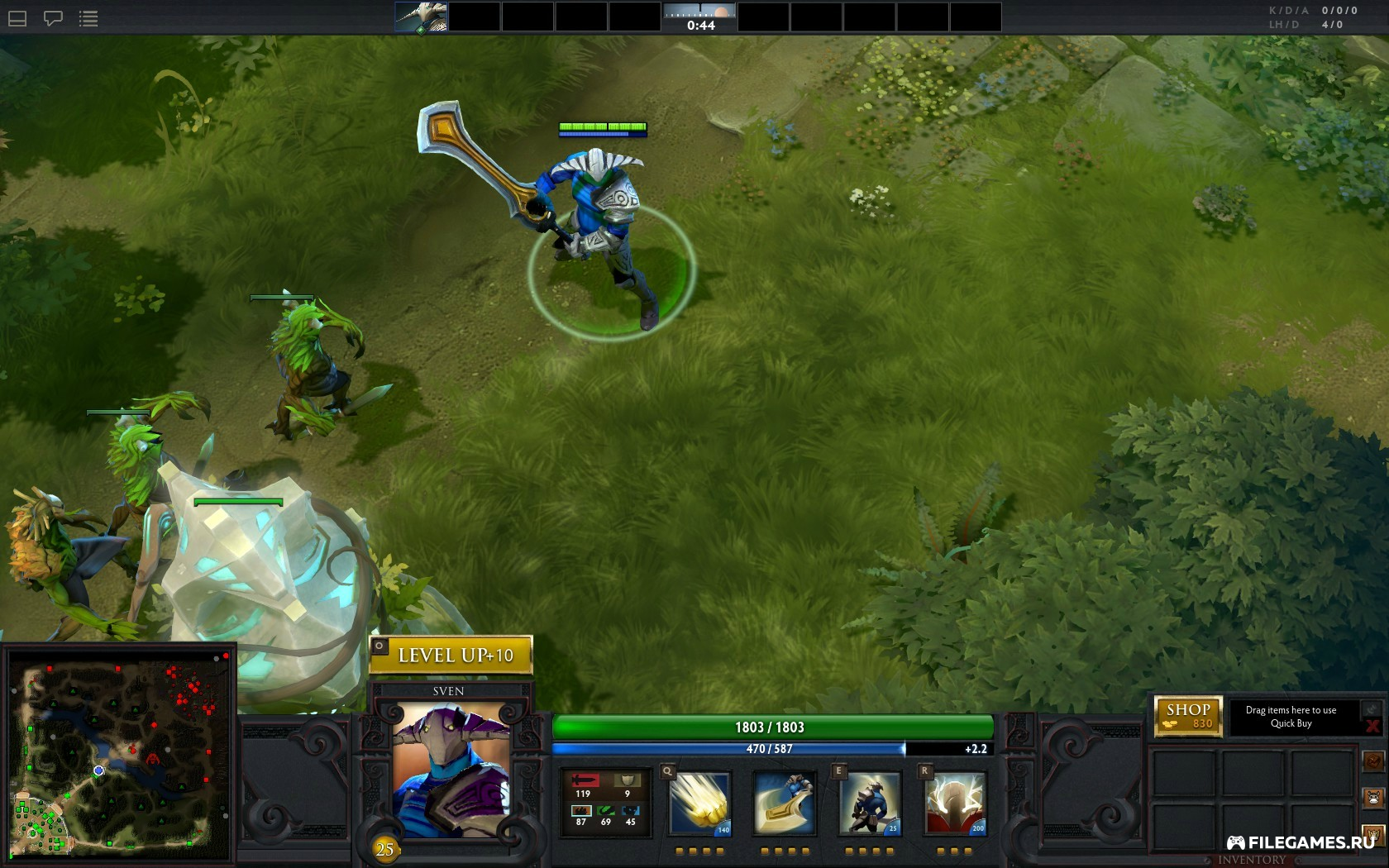Cast the Warcry ability
This screenshot has height=868, width=1389.
[x=869, y=804]
